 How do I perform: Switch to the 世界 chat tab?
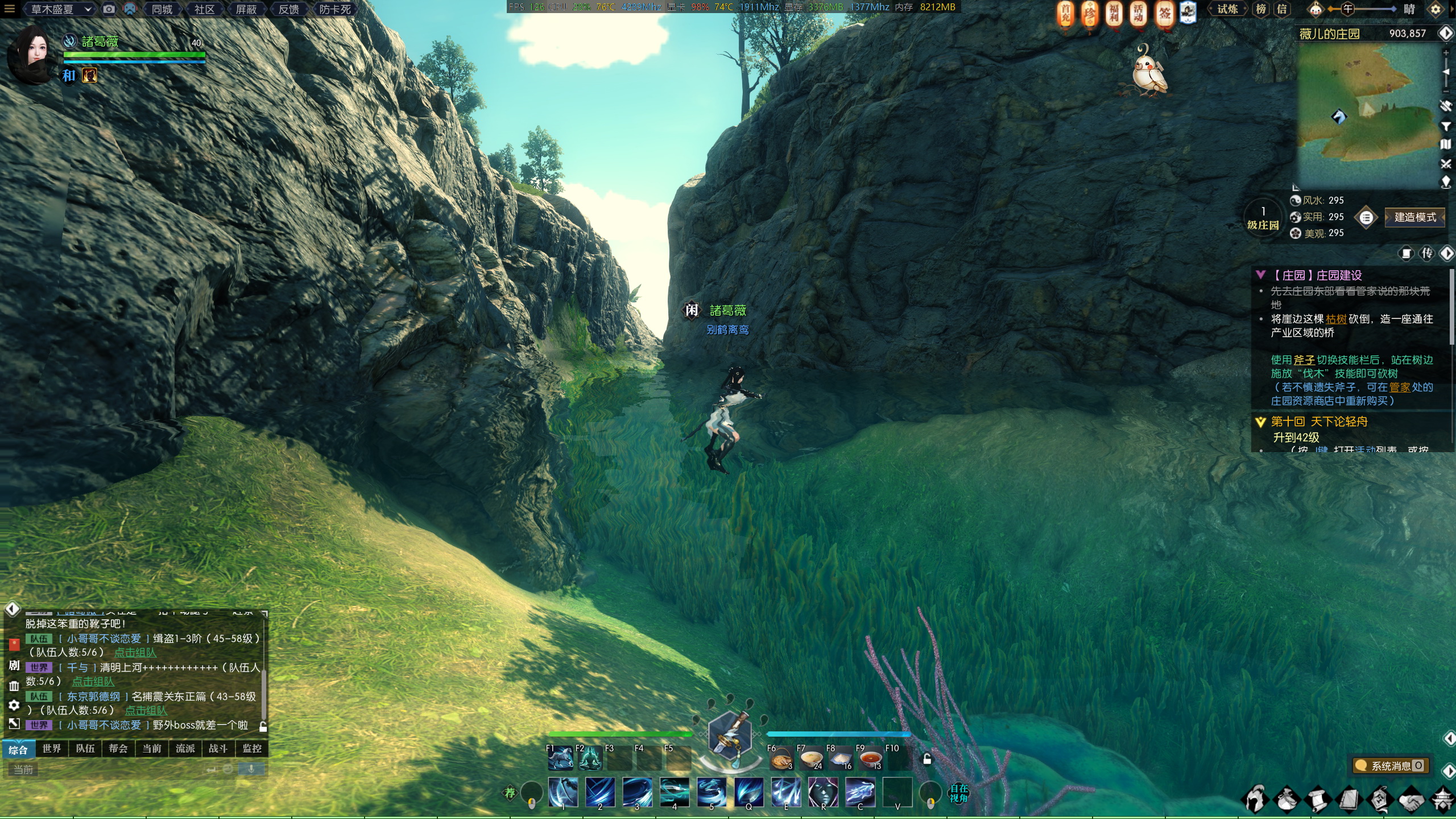tap(52, 748)
